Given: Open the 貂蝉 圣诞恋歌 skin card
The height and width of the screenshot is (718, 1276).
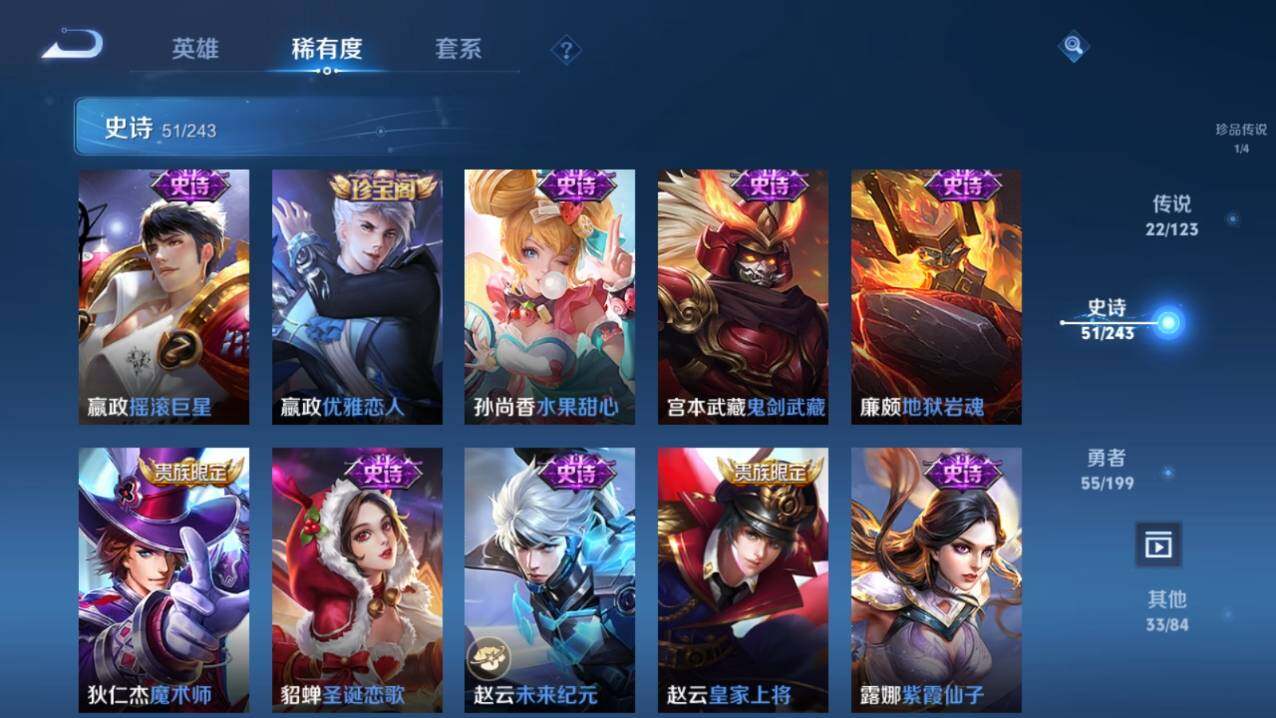Looking at the screenshot, I should pos(357,580).
